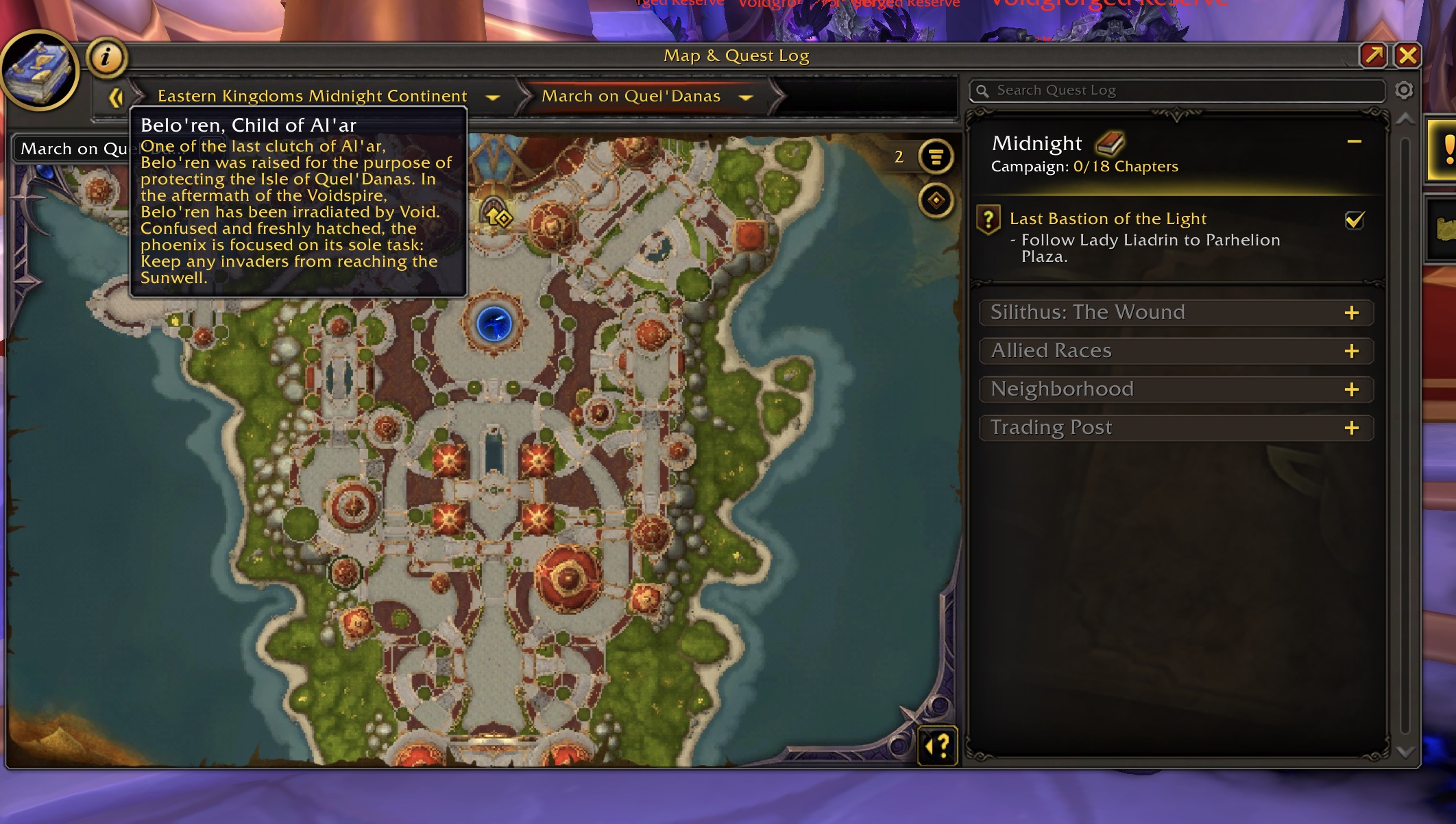Maximize the map with the arrow button
Viewport: 1456px width, 824px height.
(1374, 56)
